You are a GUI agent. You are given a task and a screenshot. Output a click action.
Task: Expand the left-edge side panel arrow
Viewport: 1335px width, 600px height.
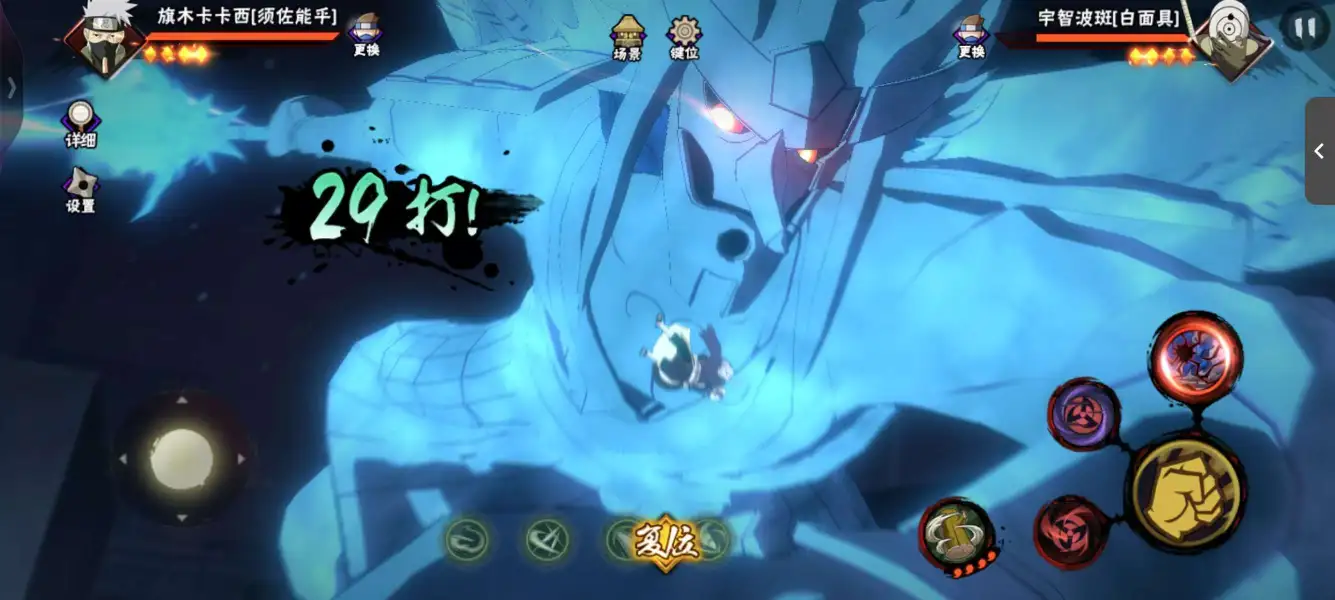point(11,88)
